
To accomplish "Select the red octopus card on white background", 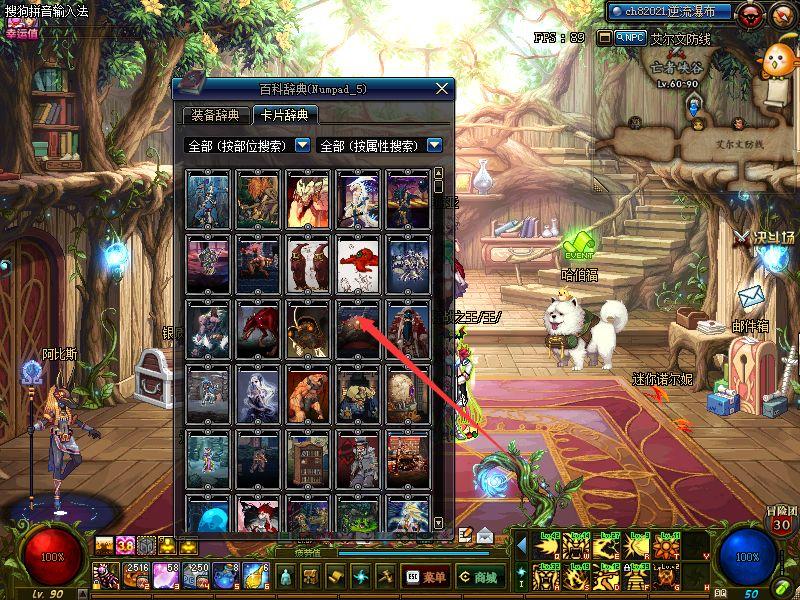I will click(358, 263).
